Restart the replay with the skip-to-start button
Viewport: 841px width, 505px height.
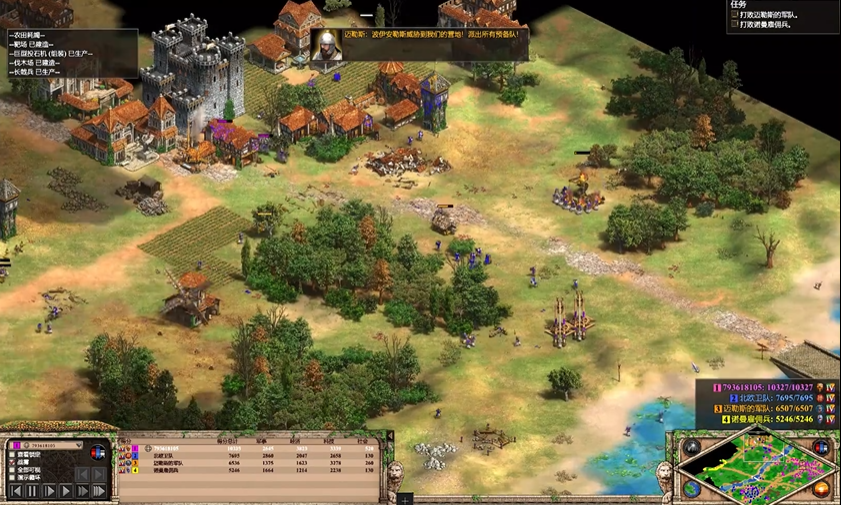coord(15,491)
